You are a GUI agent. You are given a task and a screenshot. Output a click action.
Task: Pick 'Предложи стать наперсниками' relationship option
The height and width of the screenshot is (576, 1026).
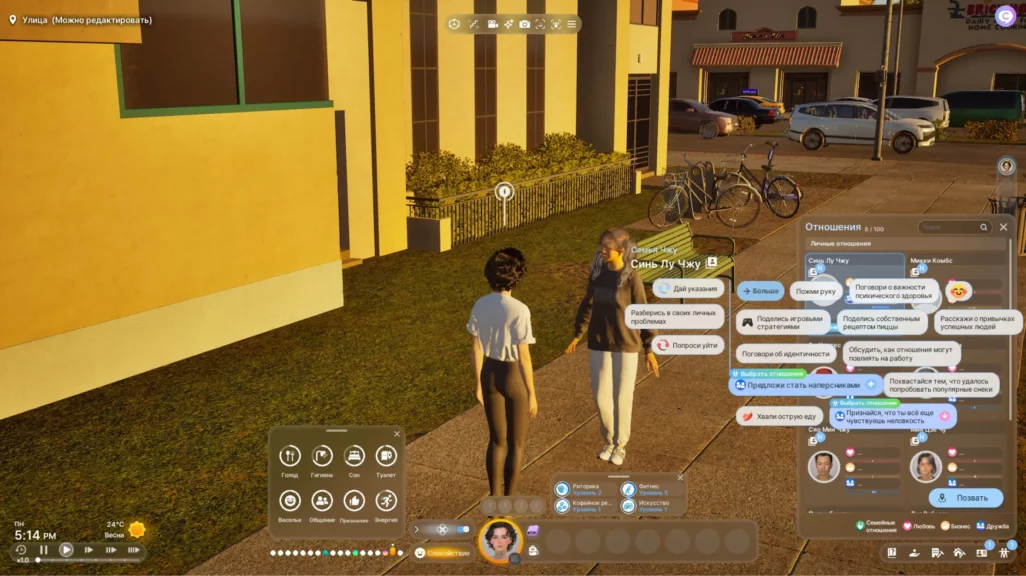point(804,385)
